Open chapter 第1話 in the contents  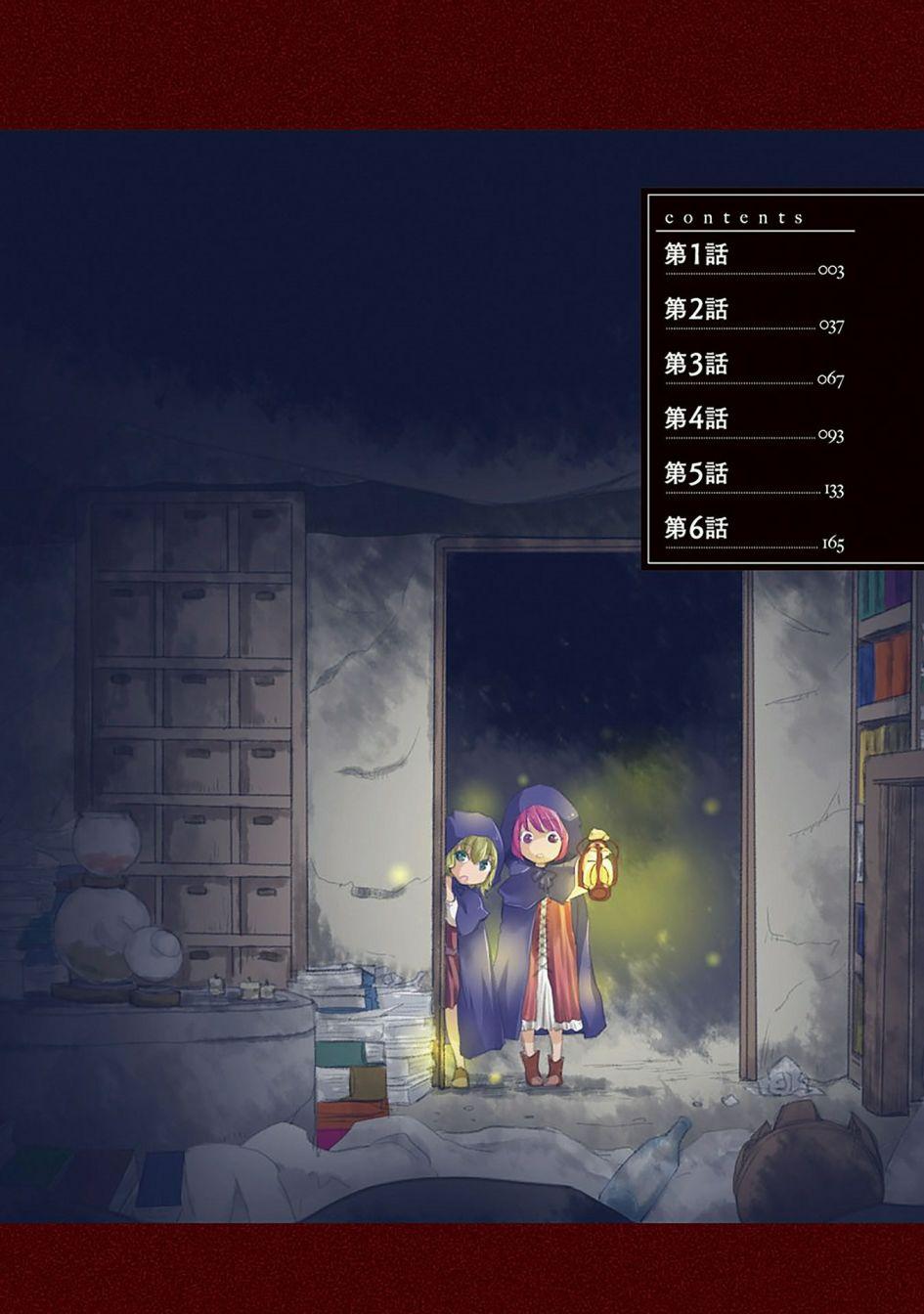[696, 255]
